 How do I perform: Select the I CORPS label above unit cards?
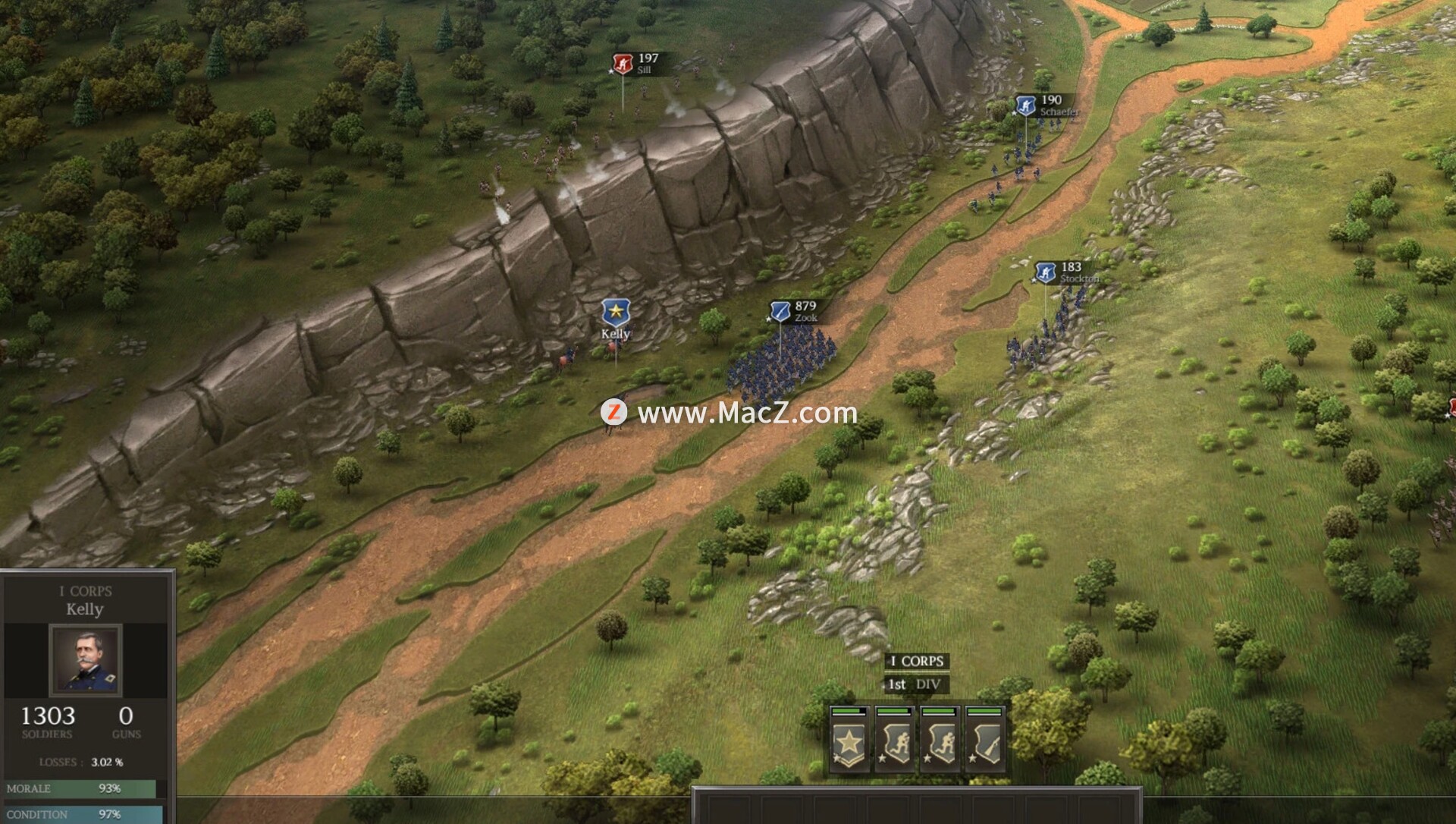coord(917,661)
